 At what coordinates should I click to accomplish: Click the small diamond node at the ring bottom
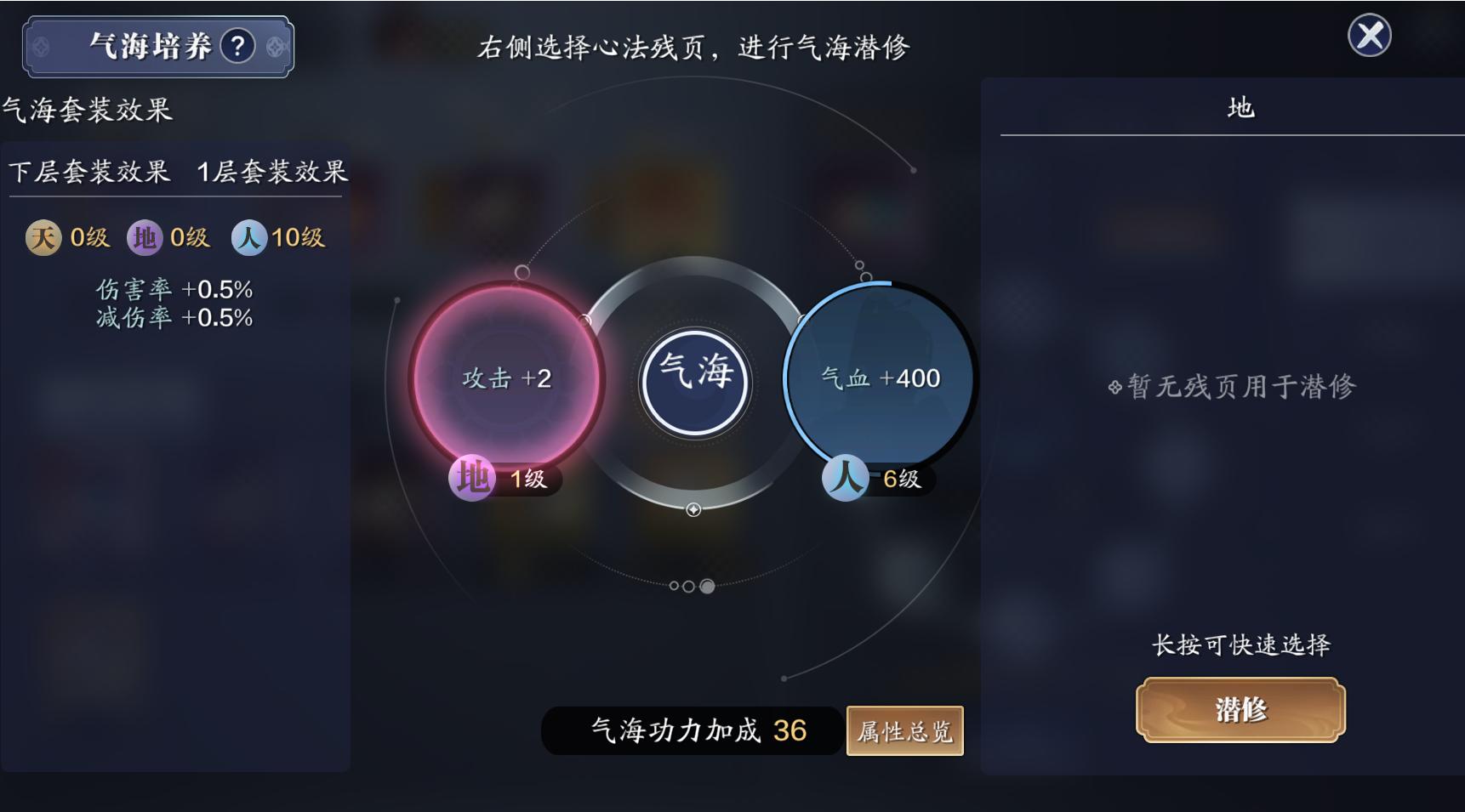tap(693, 510)
